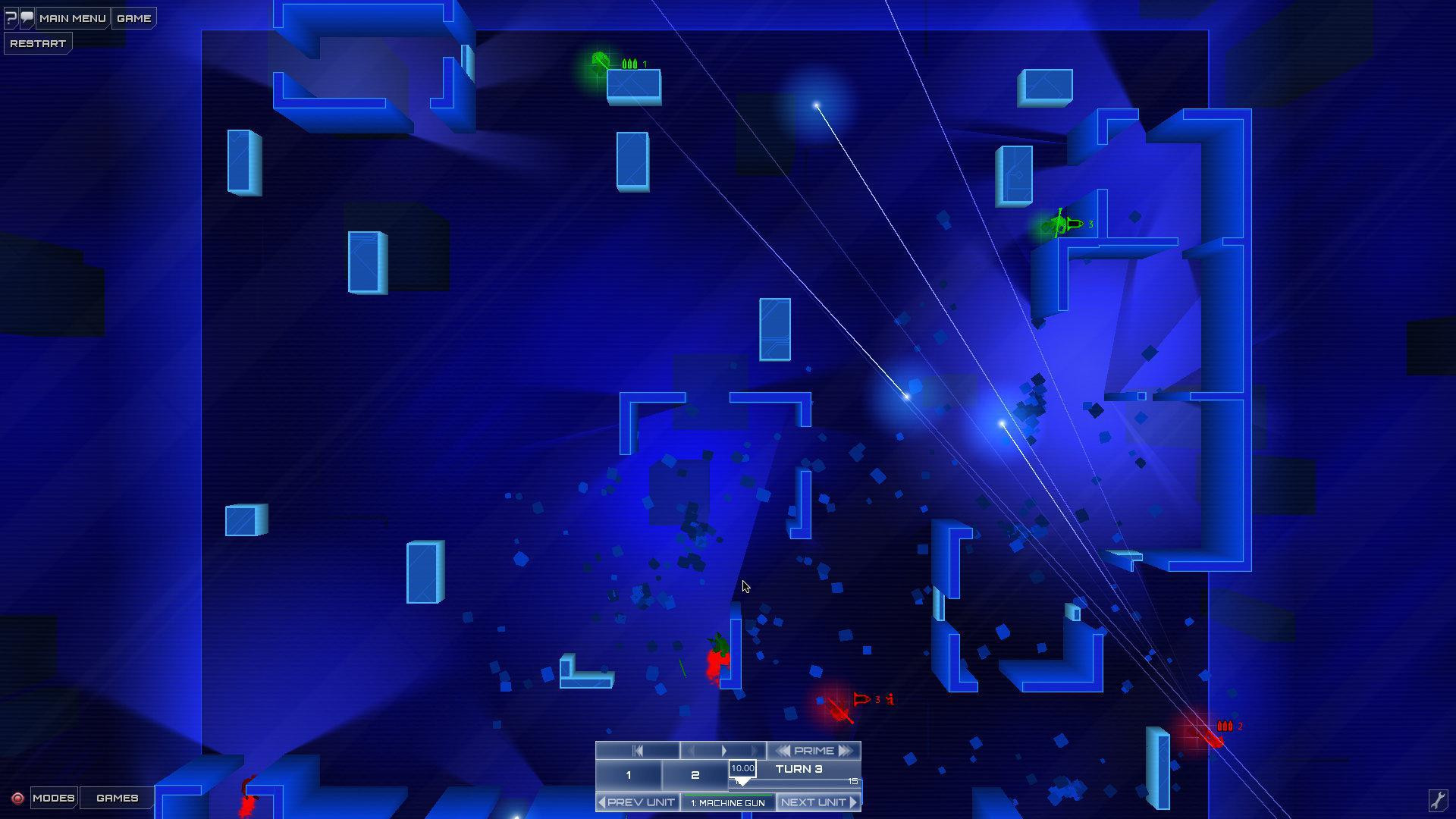
Task: Open the MAIN MENU
Action: [x=74, y=18]
